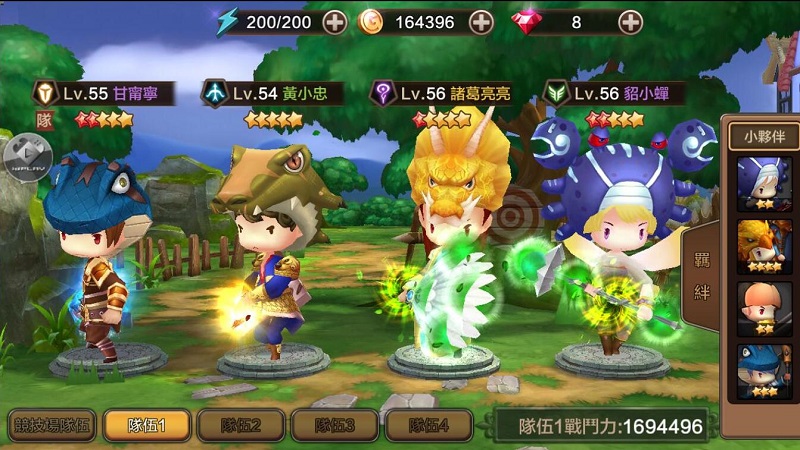Select the golden lion partner portrait
Viewport: 800px width, 450px height.
tap(764, 246)
